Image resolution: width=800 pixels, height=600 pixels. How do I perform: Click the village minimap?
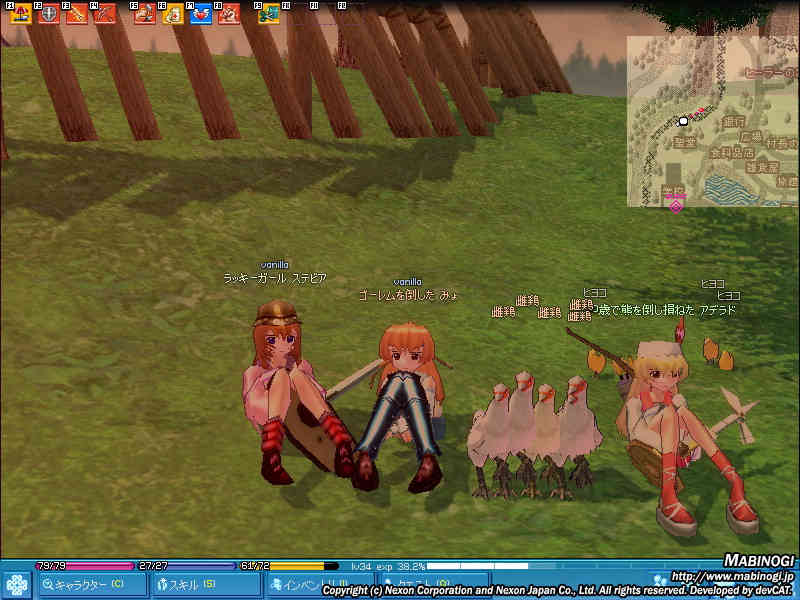712,120
